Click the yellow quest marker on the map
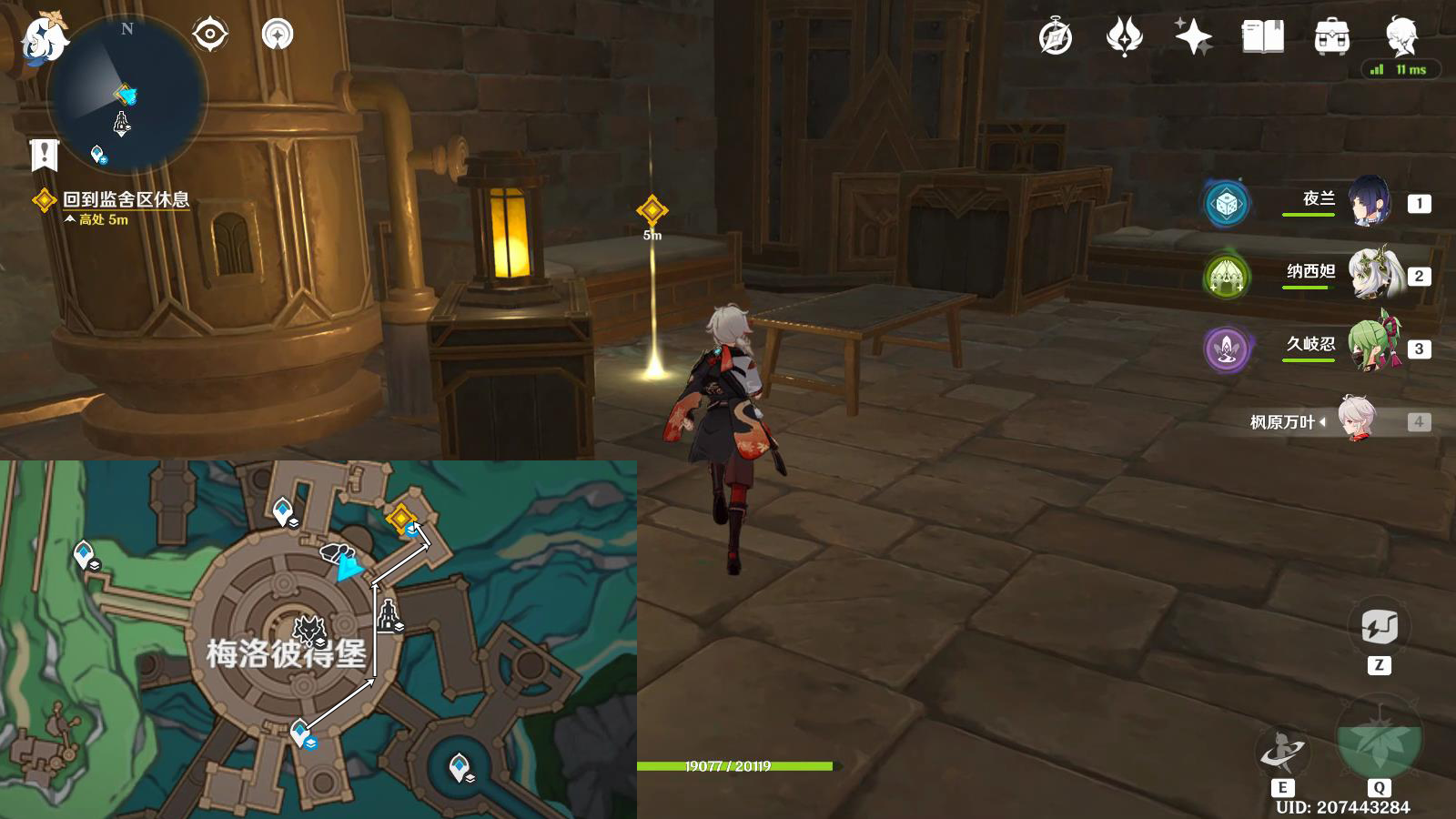This screenshot has width=1456, height=819. coord(400,518)
